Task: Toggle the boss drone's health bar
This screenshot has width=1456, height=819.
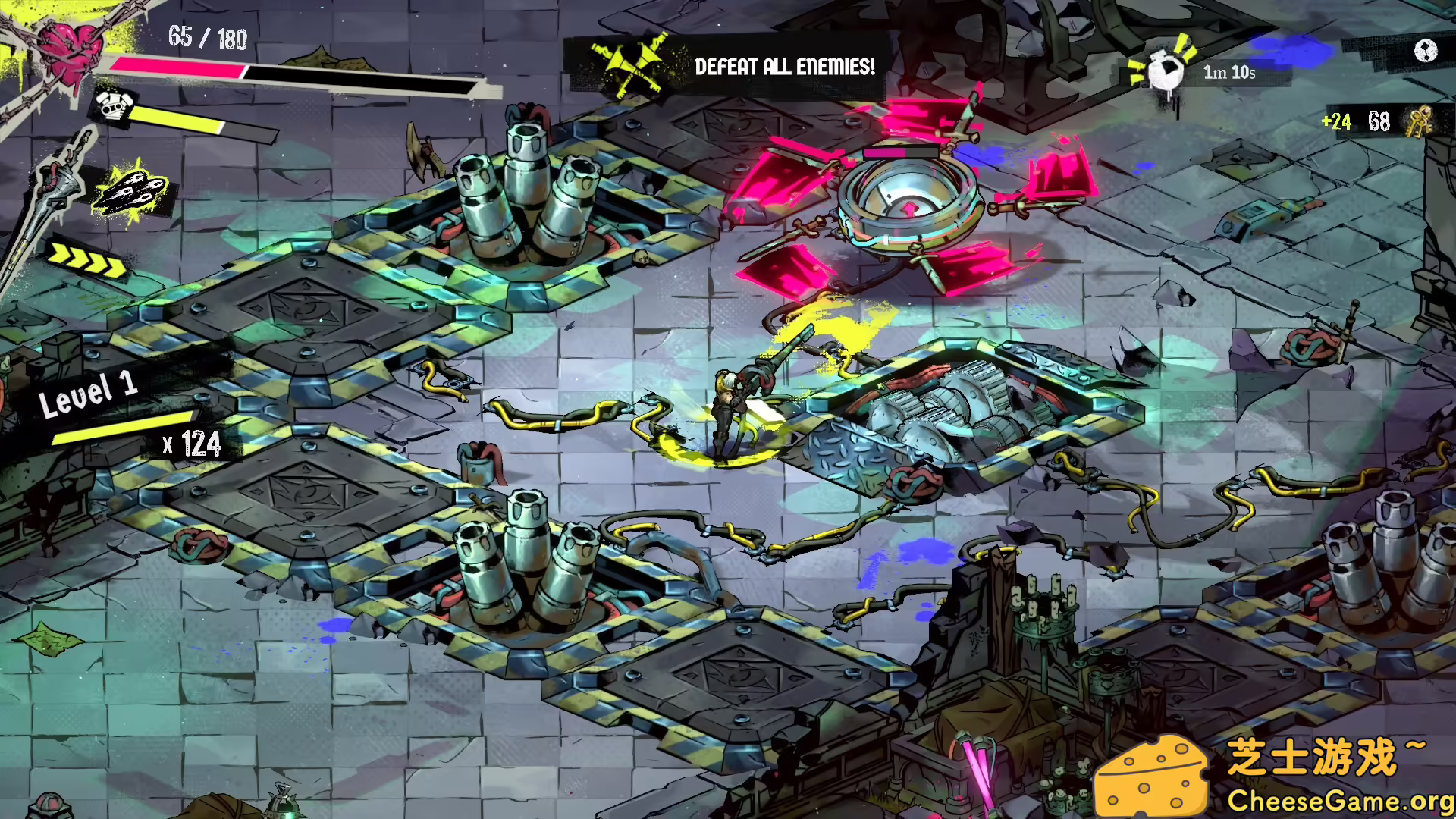Action: tap(902, 151)
